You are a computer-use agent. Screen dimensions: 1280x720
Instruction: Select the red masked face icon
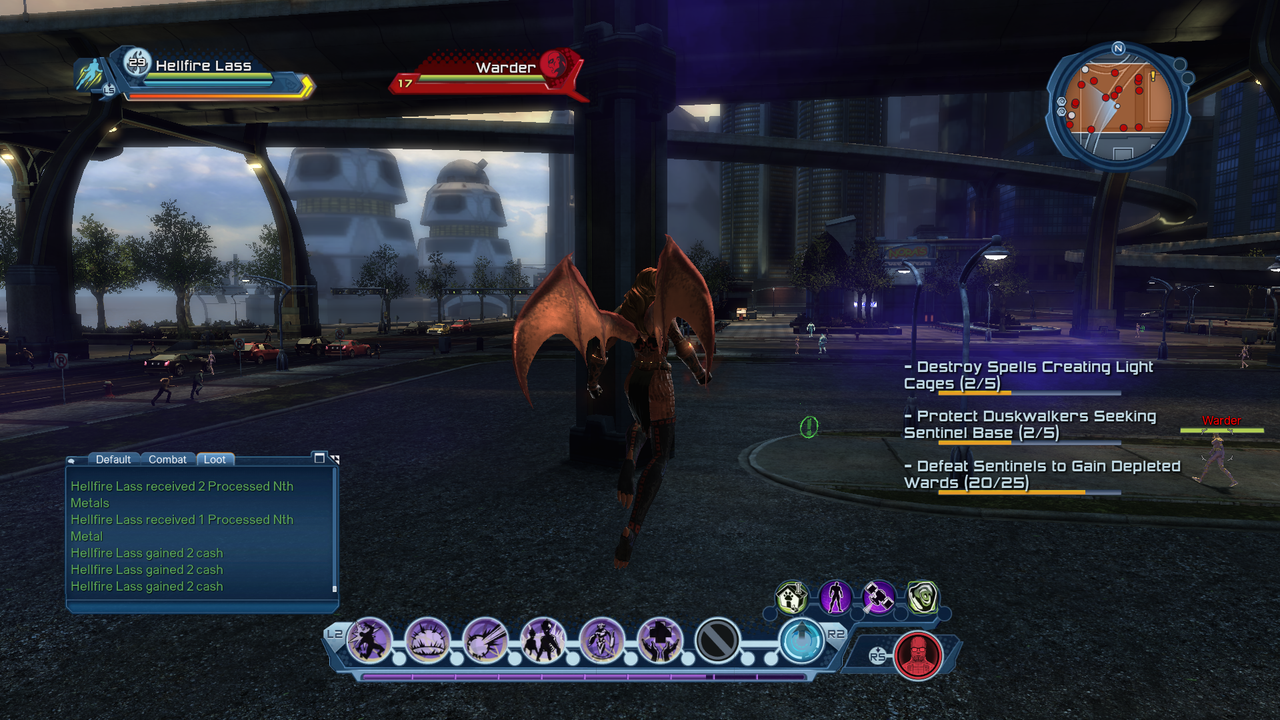pos(917,656)
